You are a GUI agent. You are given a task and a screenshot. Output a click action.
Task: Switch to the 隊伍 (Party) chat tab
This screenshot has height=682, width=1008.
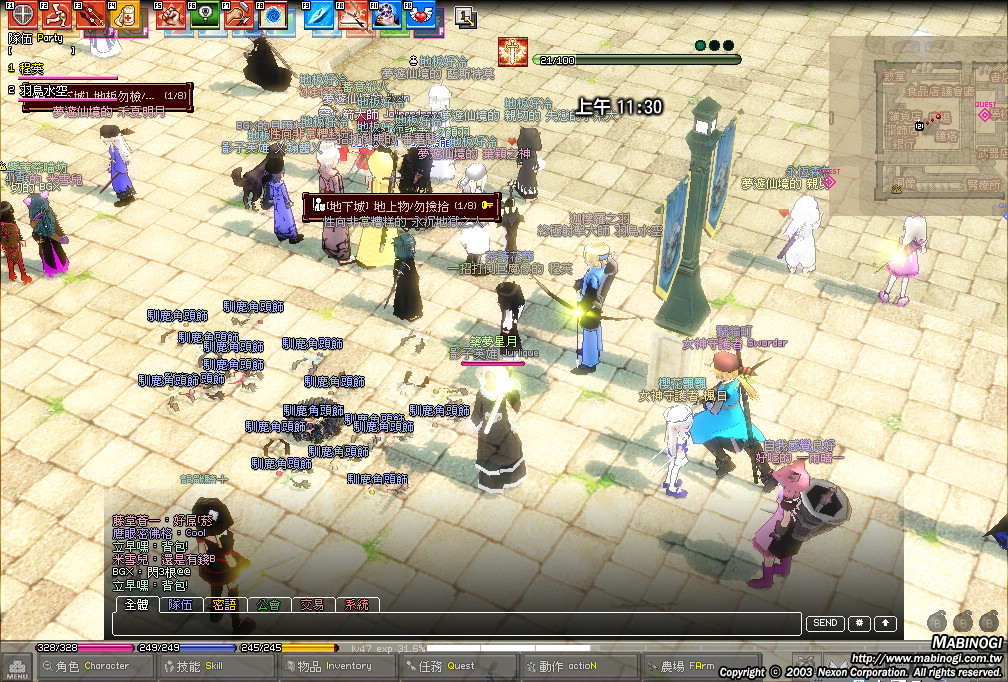coord(180,605)
